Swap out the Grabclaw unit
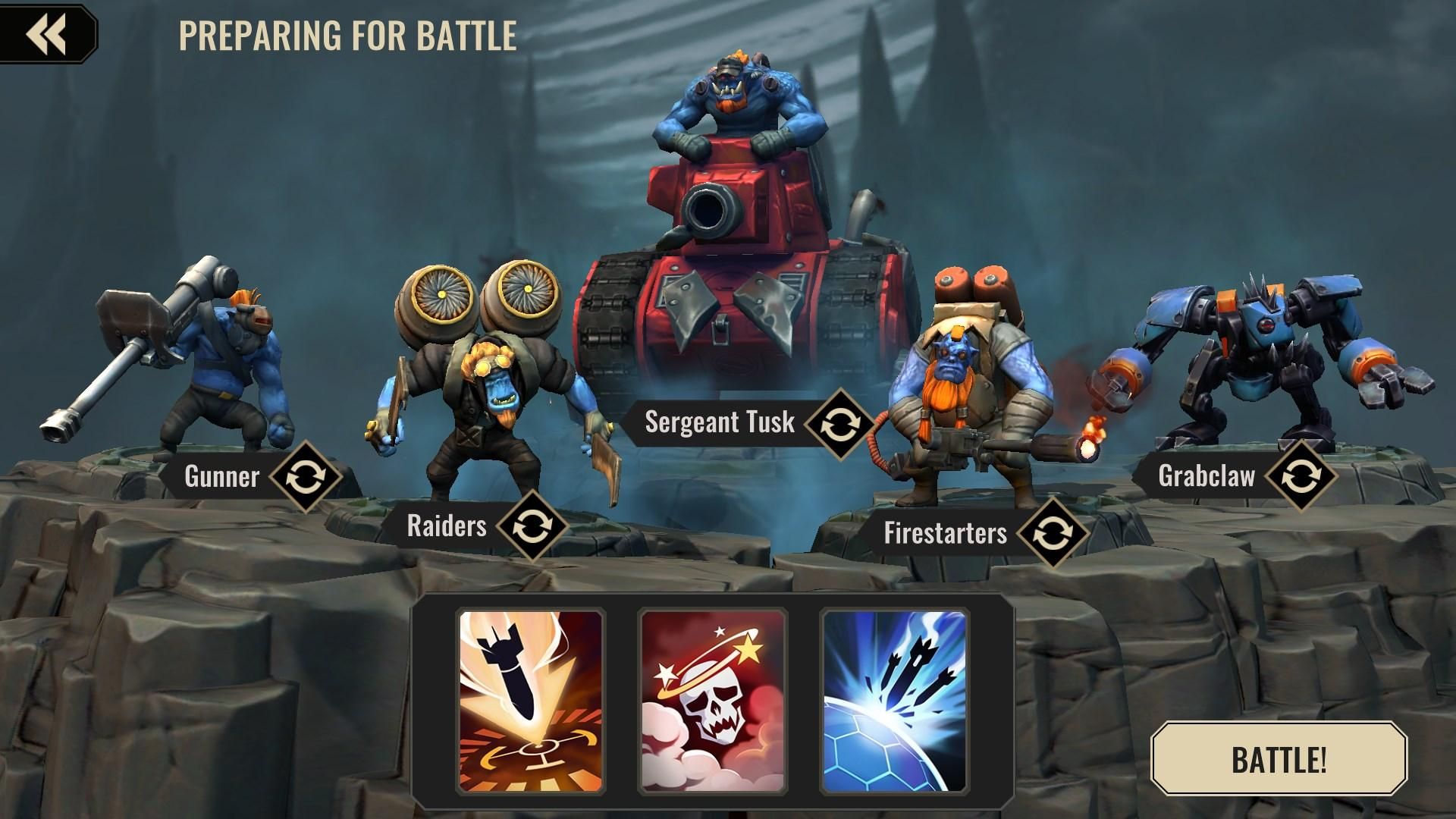 click(1300, 476)
